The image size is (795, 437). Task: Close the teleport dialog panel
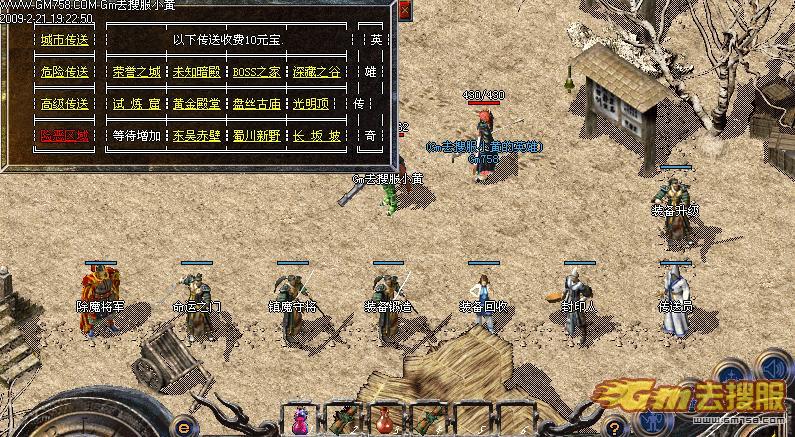pyautogui.click(x=404, y=11)
